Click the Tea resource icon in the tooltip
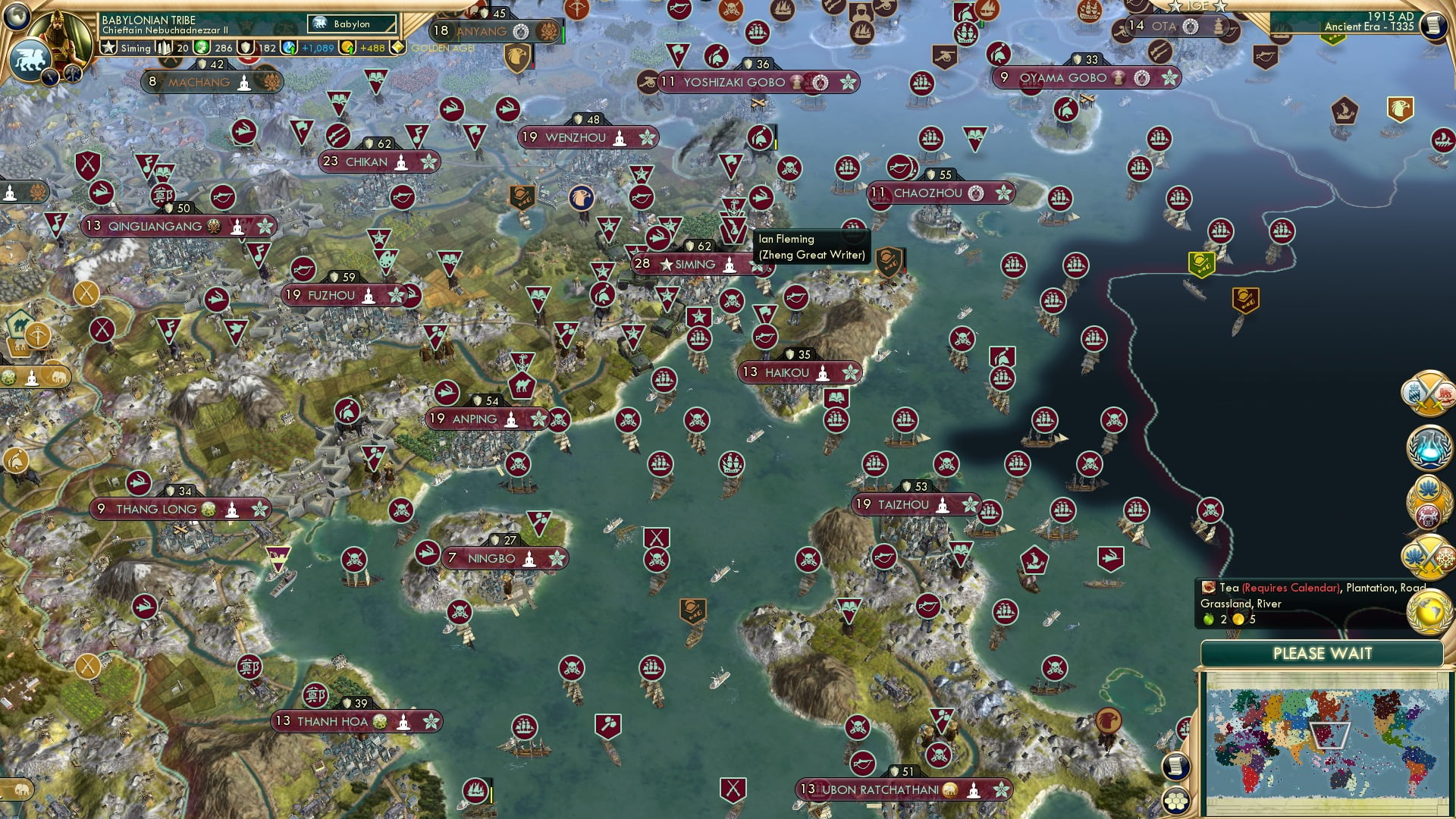Screen dimensions: 1456x819 1208,588
